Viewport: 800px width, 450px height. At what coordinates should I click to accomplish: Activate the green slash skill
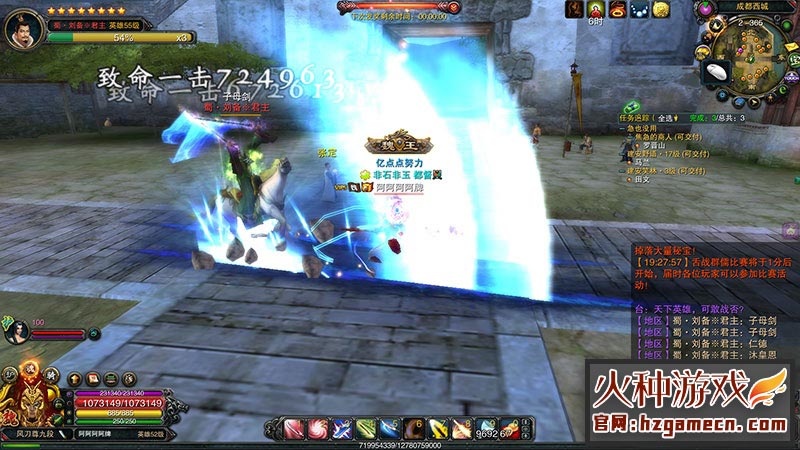366,429
